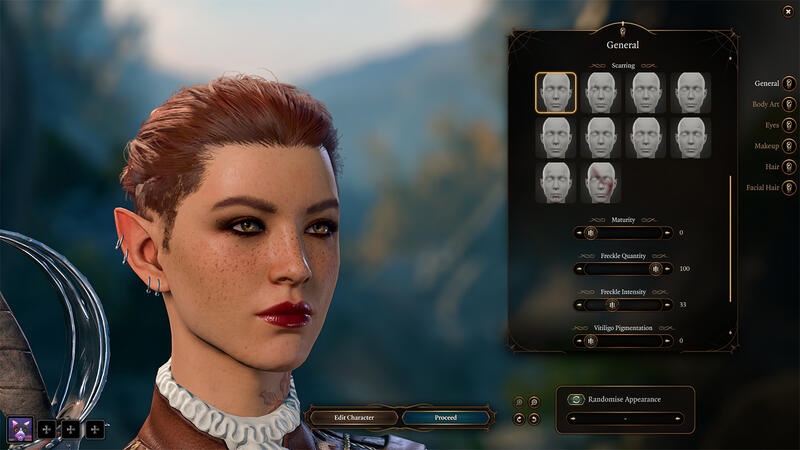Click the Edit Character button
Screen dimensions: 800x450
tap(354, 417)
